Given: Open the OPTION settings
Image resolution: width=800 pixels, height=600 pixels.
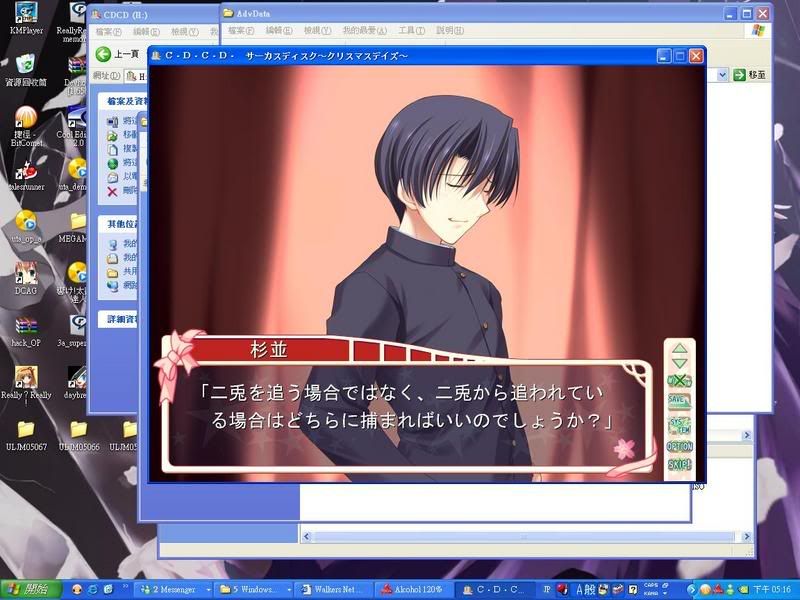Looking at the screenshot, I should tap(679, 446).
